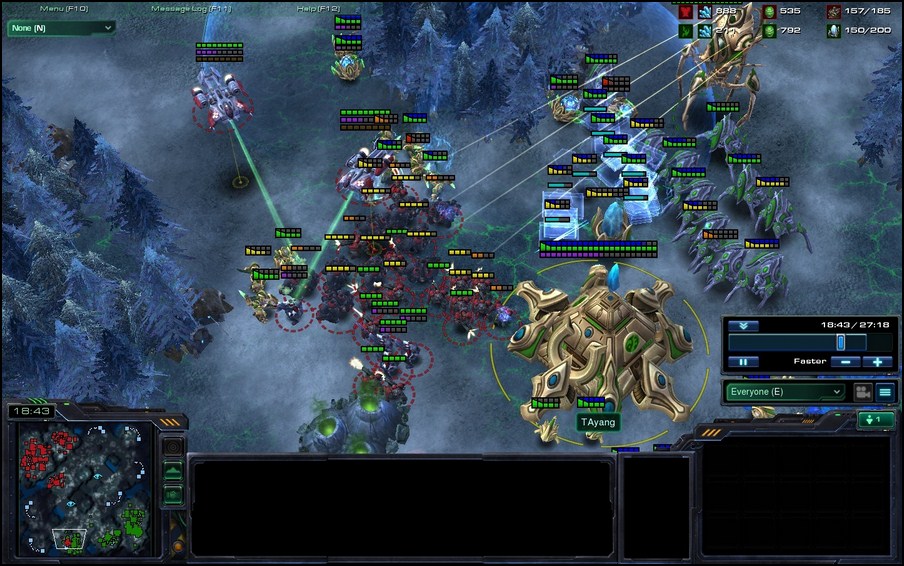904x566 pixels.
Task: Open the Help (F12) menu
Action: click(x=321, y=8)
